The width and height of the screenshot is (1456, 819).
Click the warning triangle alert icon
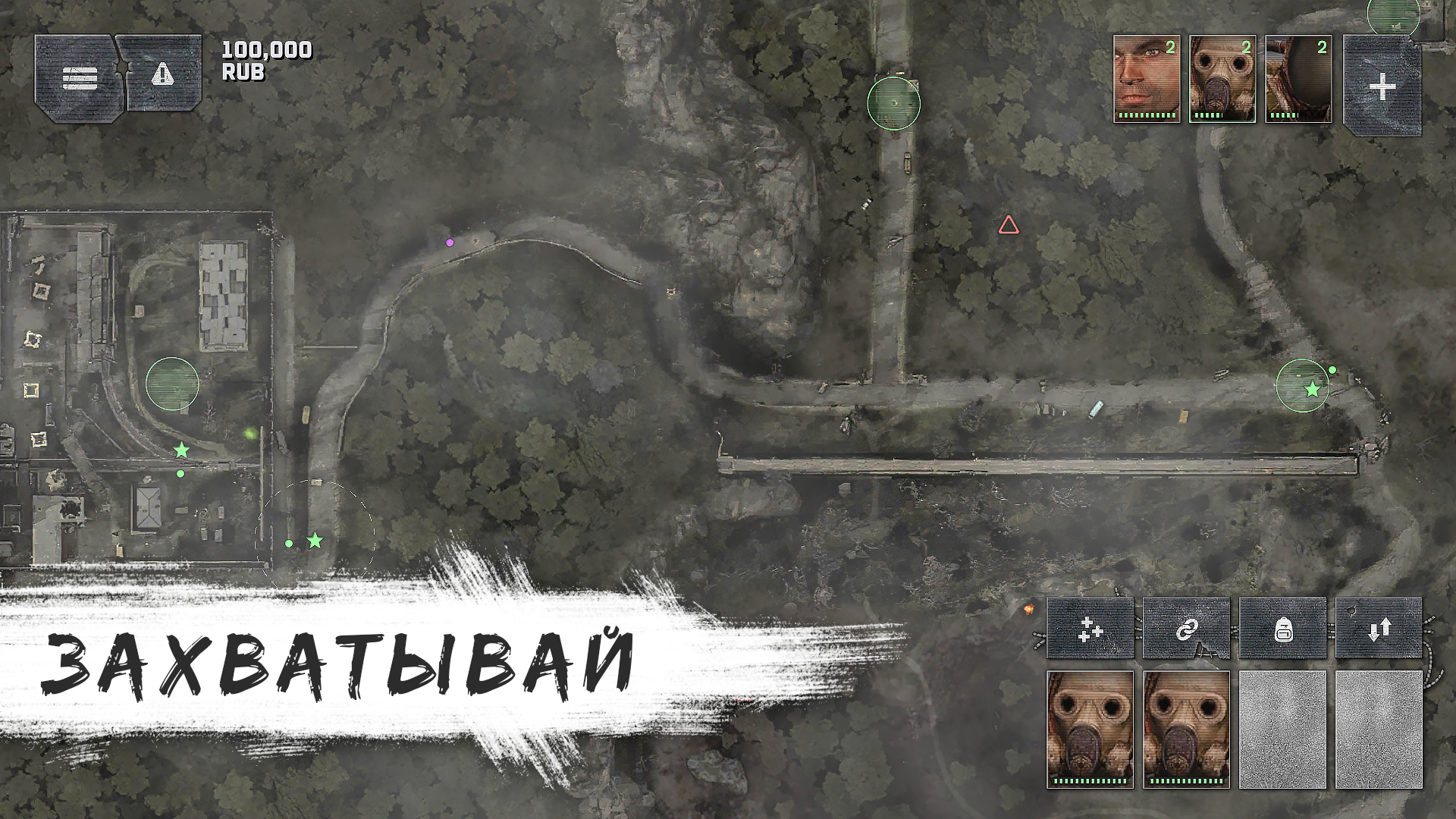click(162, 74)
